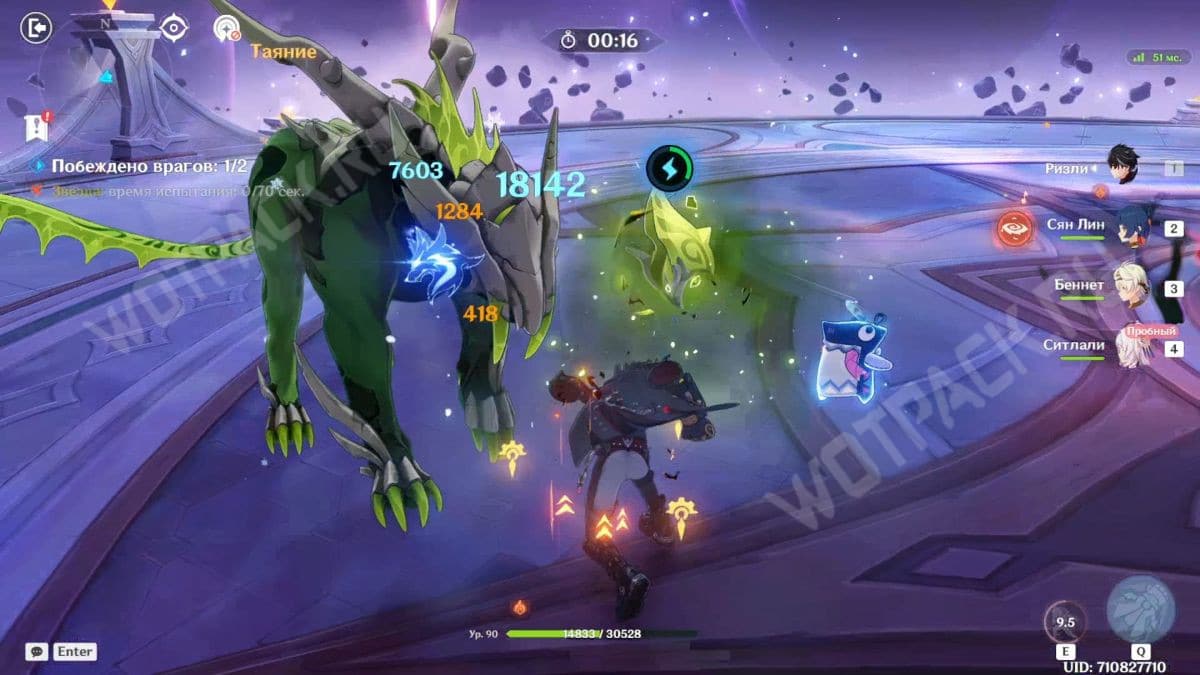Toggle the eye-shaped elemental sight icon
The width and height of the screenshot is (1200, 675).
click(174, 27)
